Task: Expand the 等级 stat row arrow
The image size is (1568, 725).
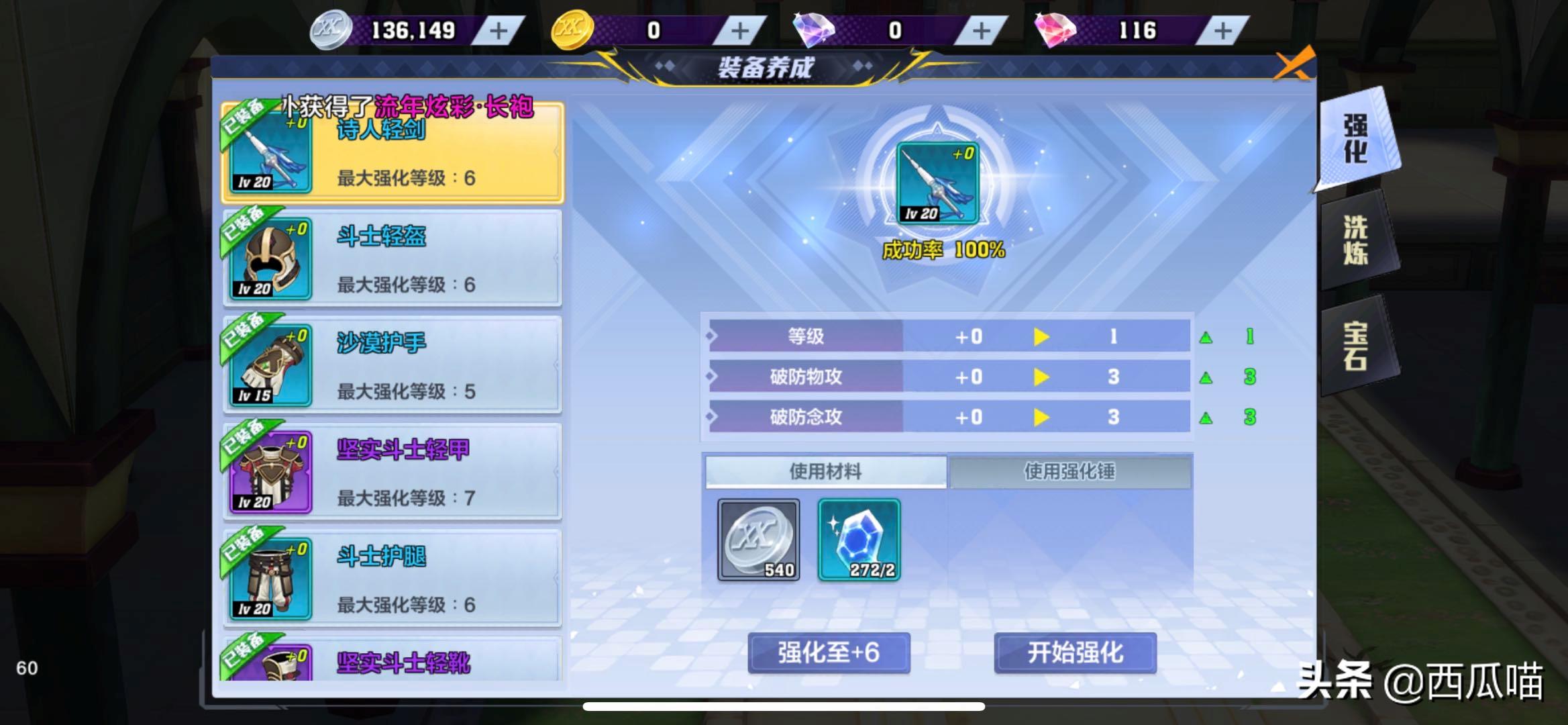Action: (x=1041, y=336)
